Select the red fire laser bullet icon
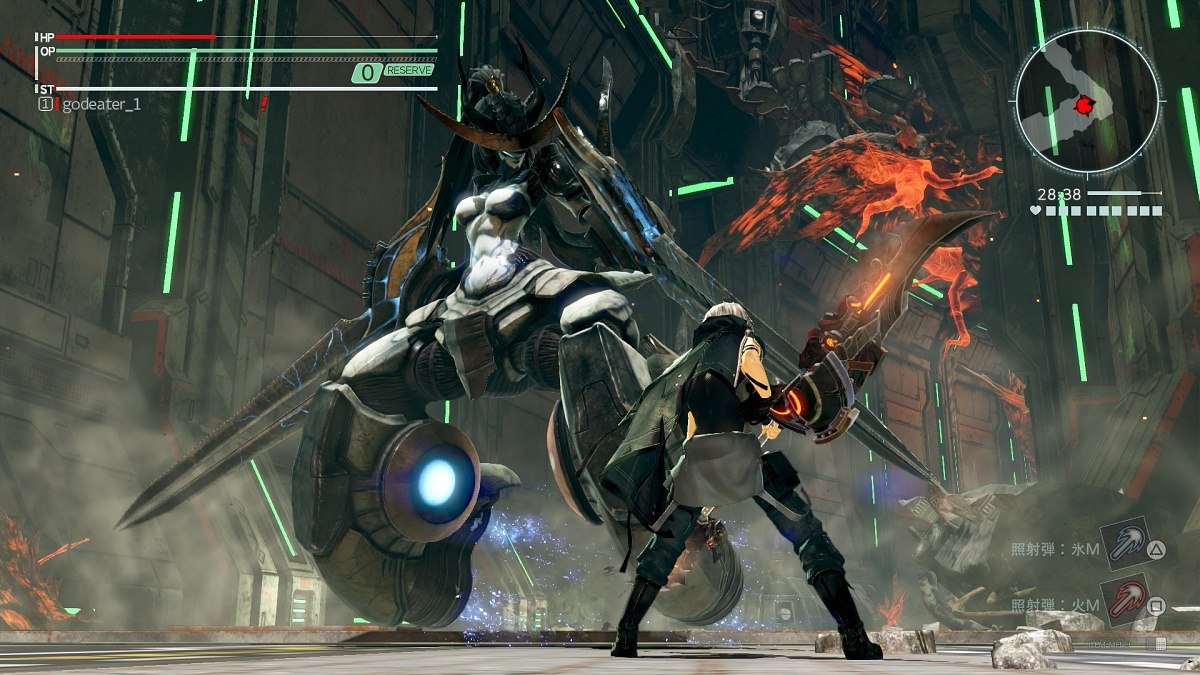 click(1123, 599)
